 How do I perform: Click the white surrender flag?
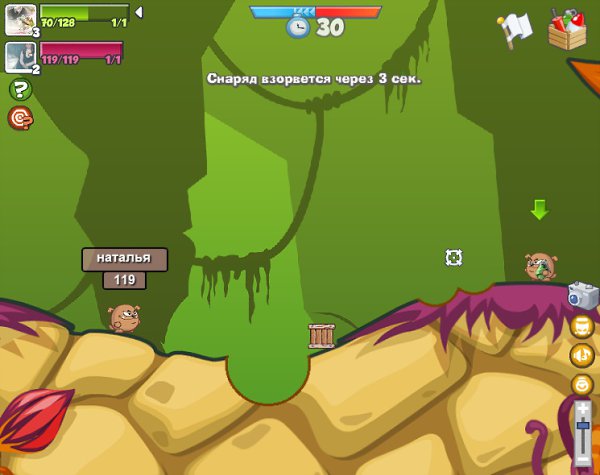coord(515,30)
